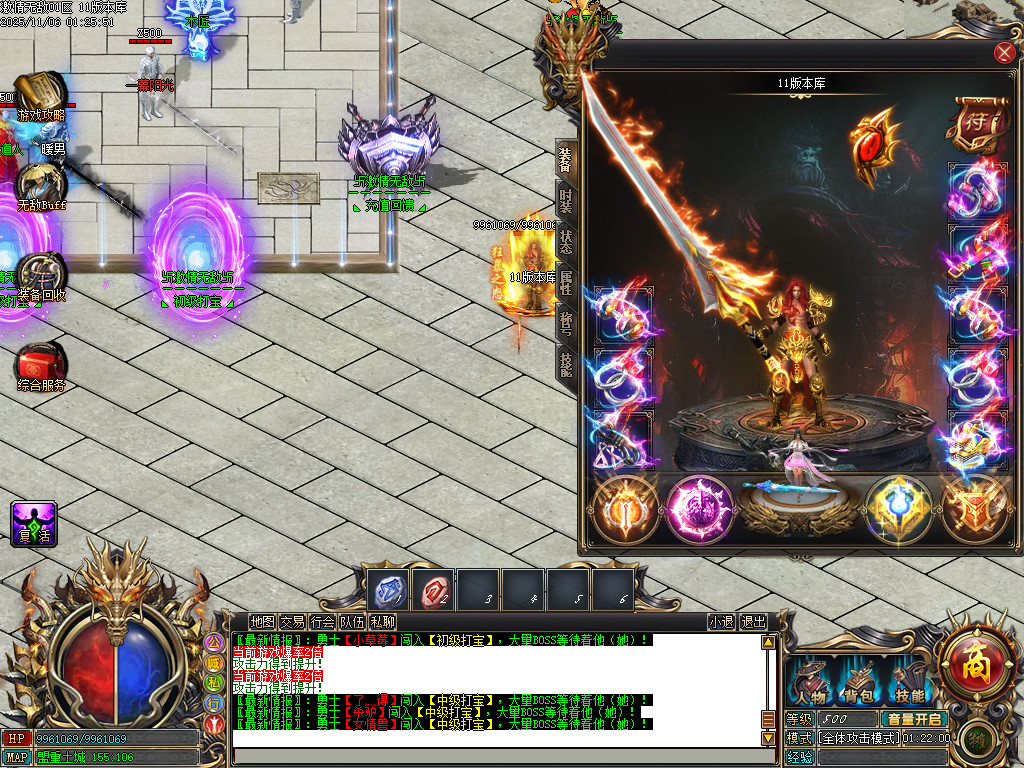Click the 符 talisman button in equipment panel
This screenshot has height=768, width=1024.
(x=973, y=125)
